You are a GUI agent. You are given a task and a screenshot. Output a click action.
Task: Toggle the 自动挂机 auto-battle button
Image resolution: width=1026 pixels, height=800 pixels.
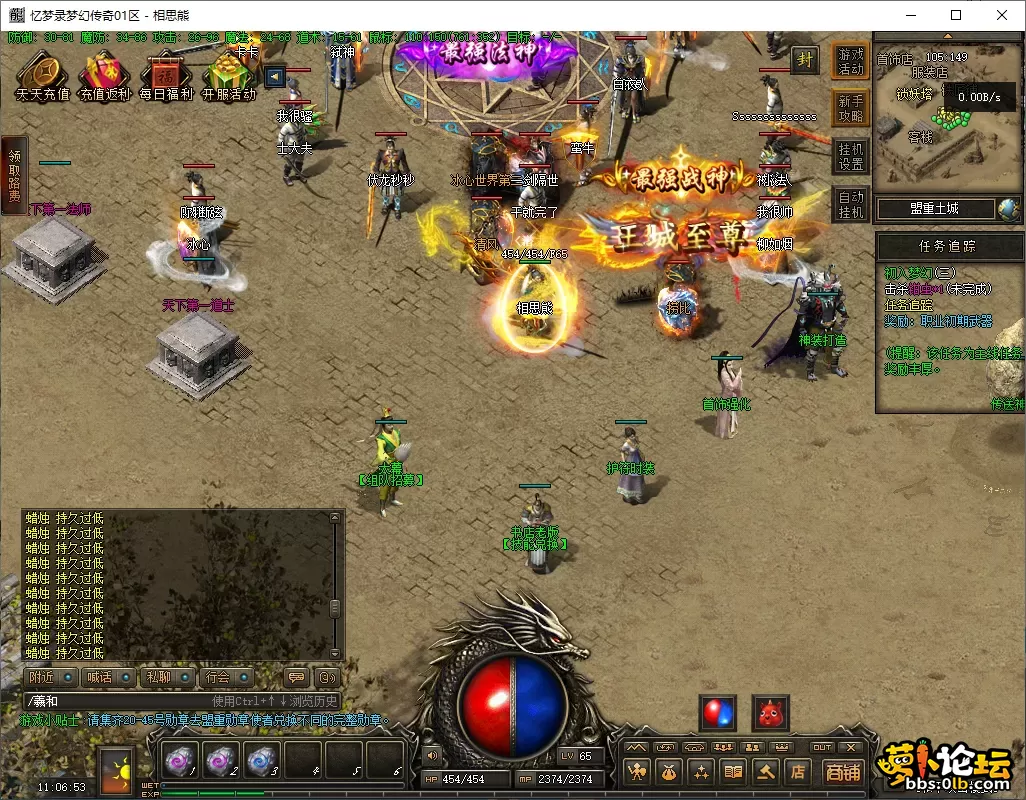[851, 205]
